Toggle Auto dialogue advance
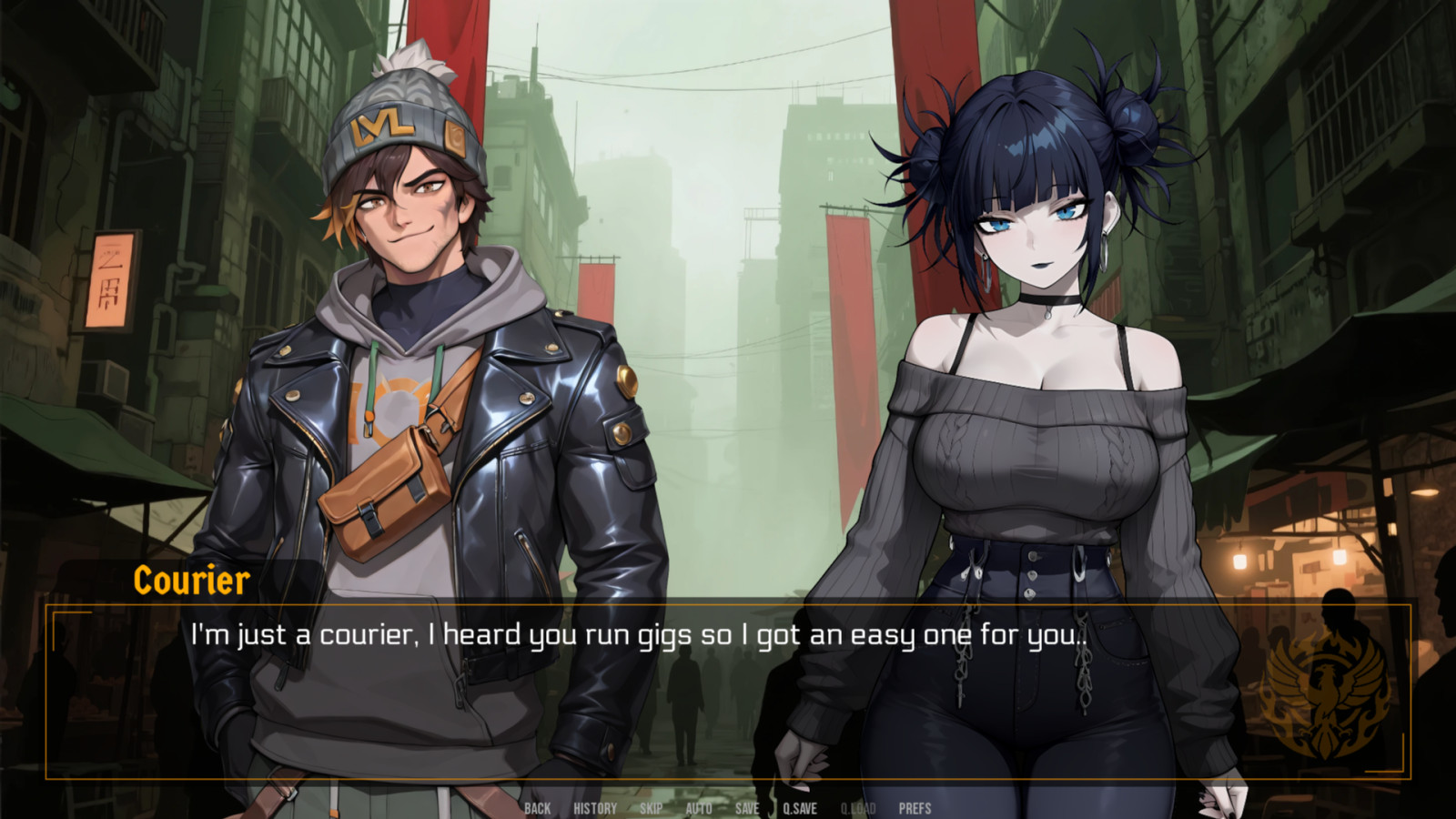This screenshot has height=819, width=1456. coord(698,808)
